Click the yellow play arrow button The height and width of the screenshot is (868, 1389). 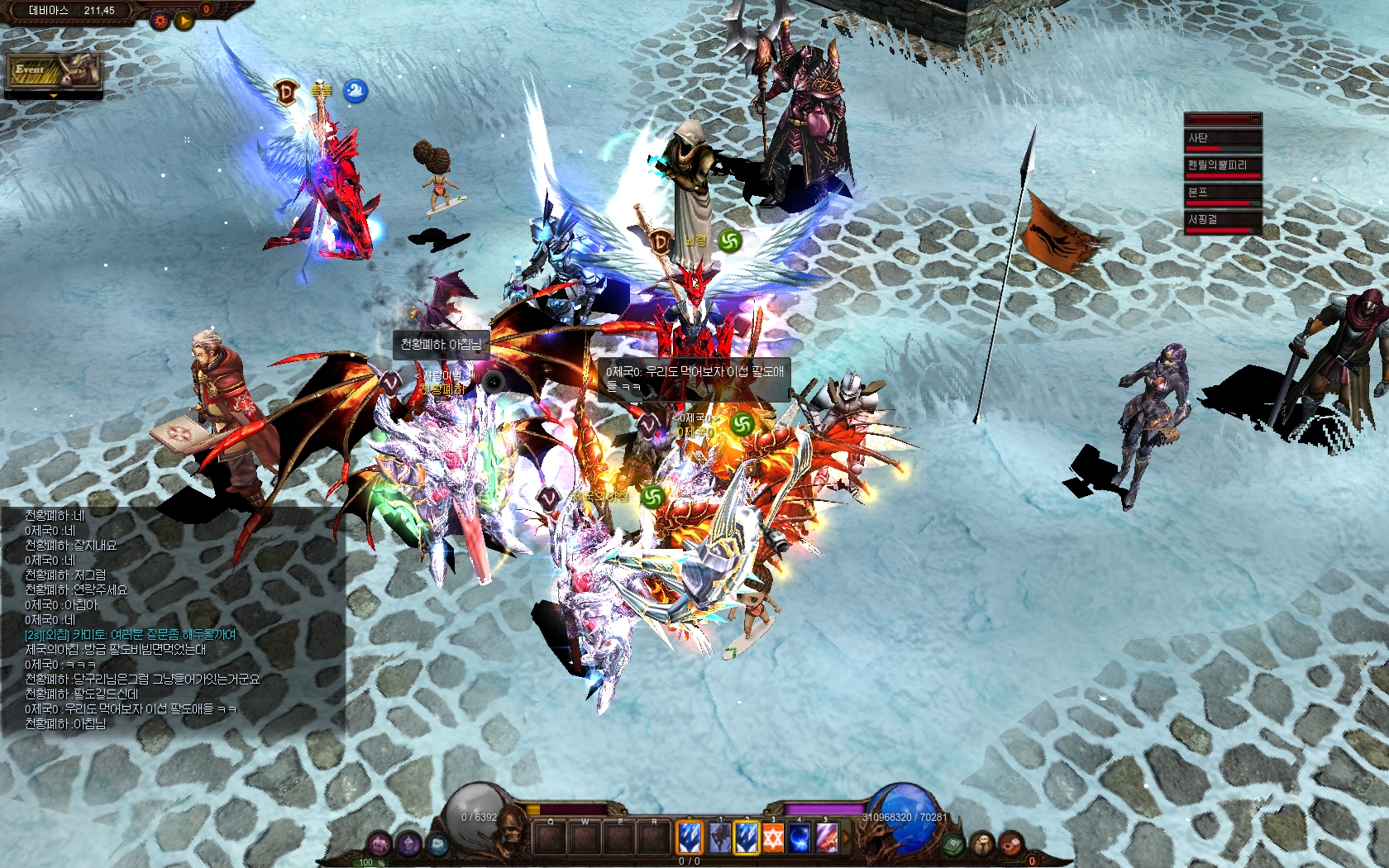tap(184, 20)
